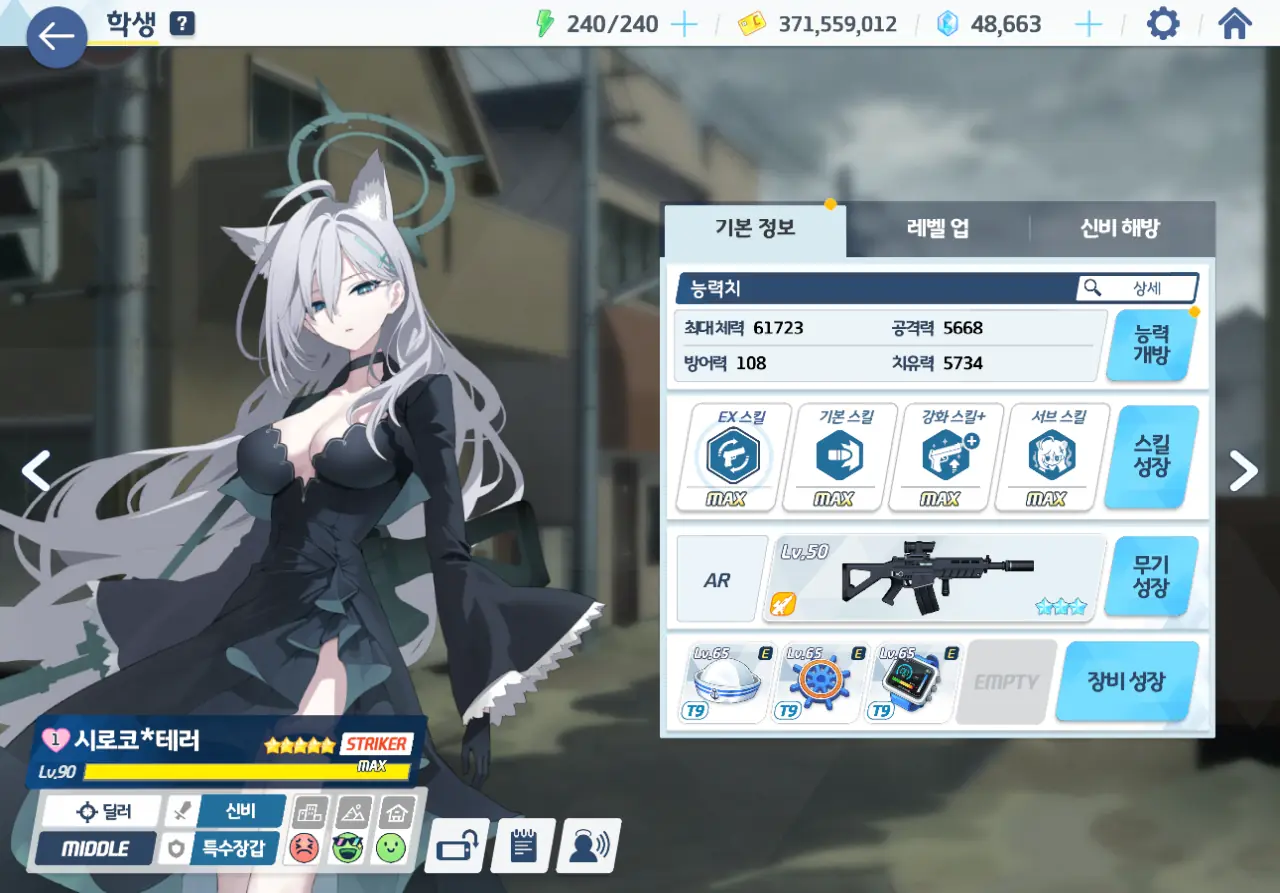
Task: Open the 장비 성장 menu
Action: (1126, 682)
